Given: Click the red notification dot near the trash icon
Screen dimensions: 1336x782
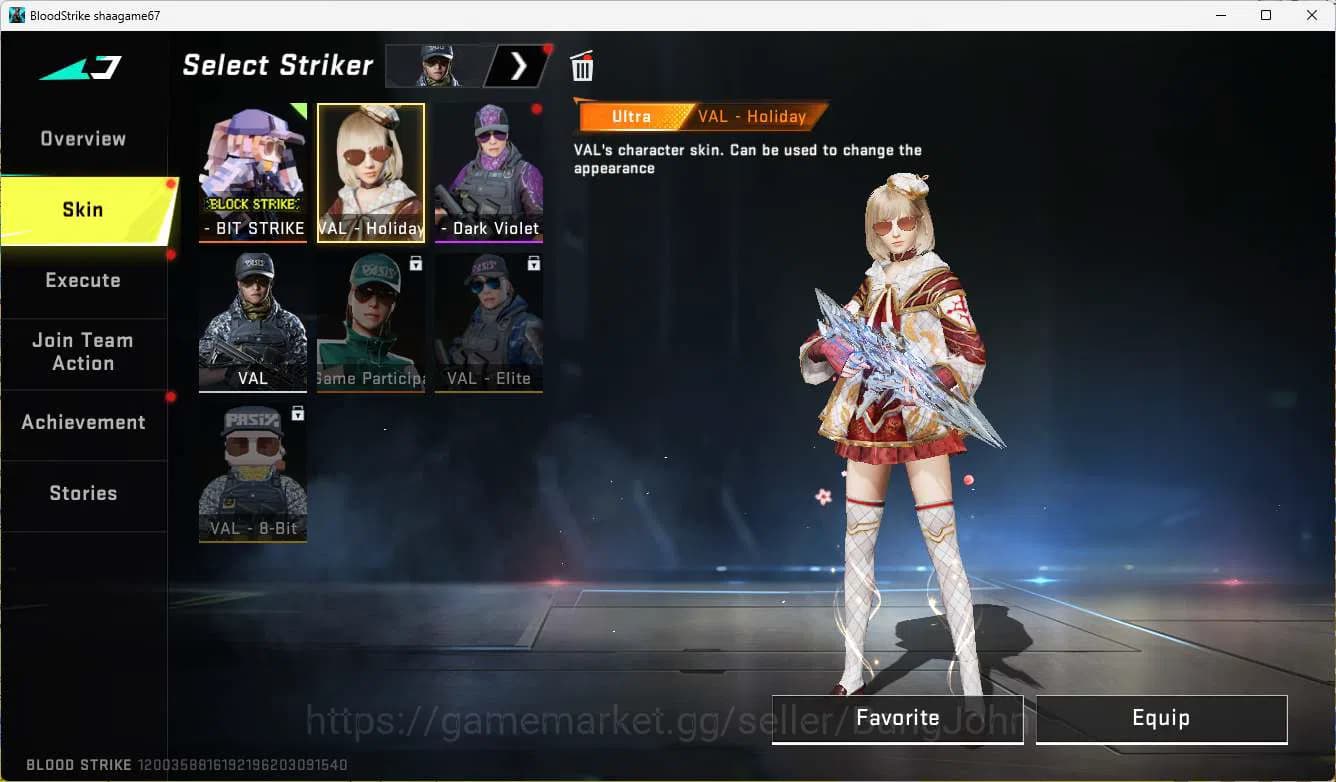Looking at the screenshot, I should (x=546, y=47).
